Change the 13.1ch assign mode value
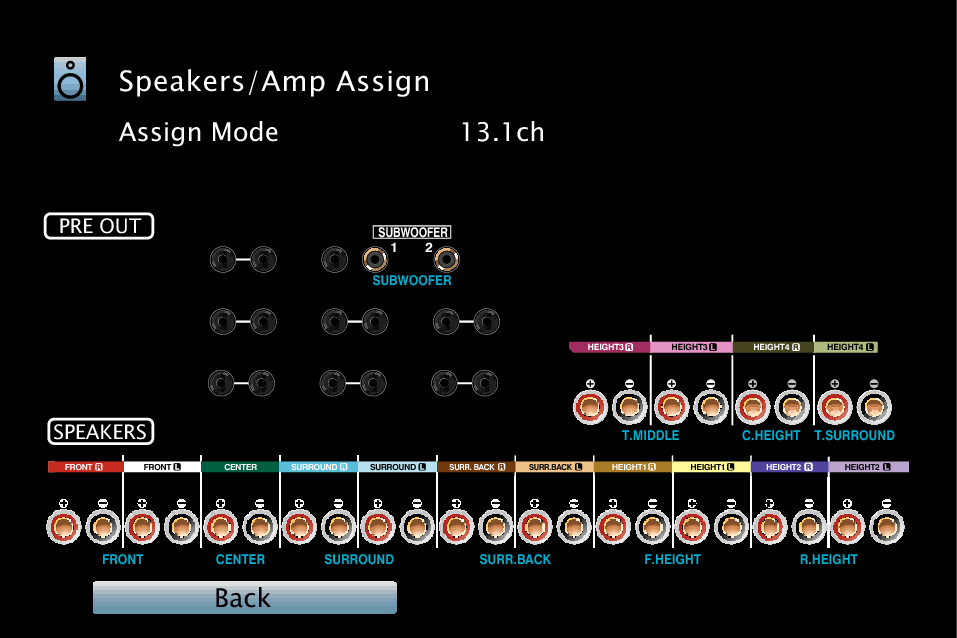Viewport: 957px width, 638px height. (502, 132)
